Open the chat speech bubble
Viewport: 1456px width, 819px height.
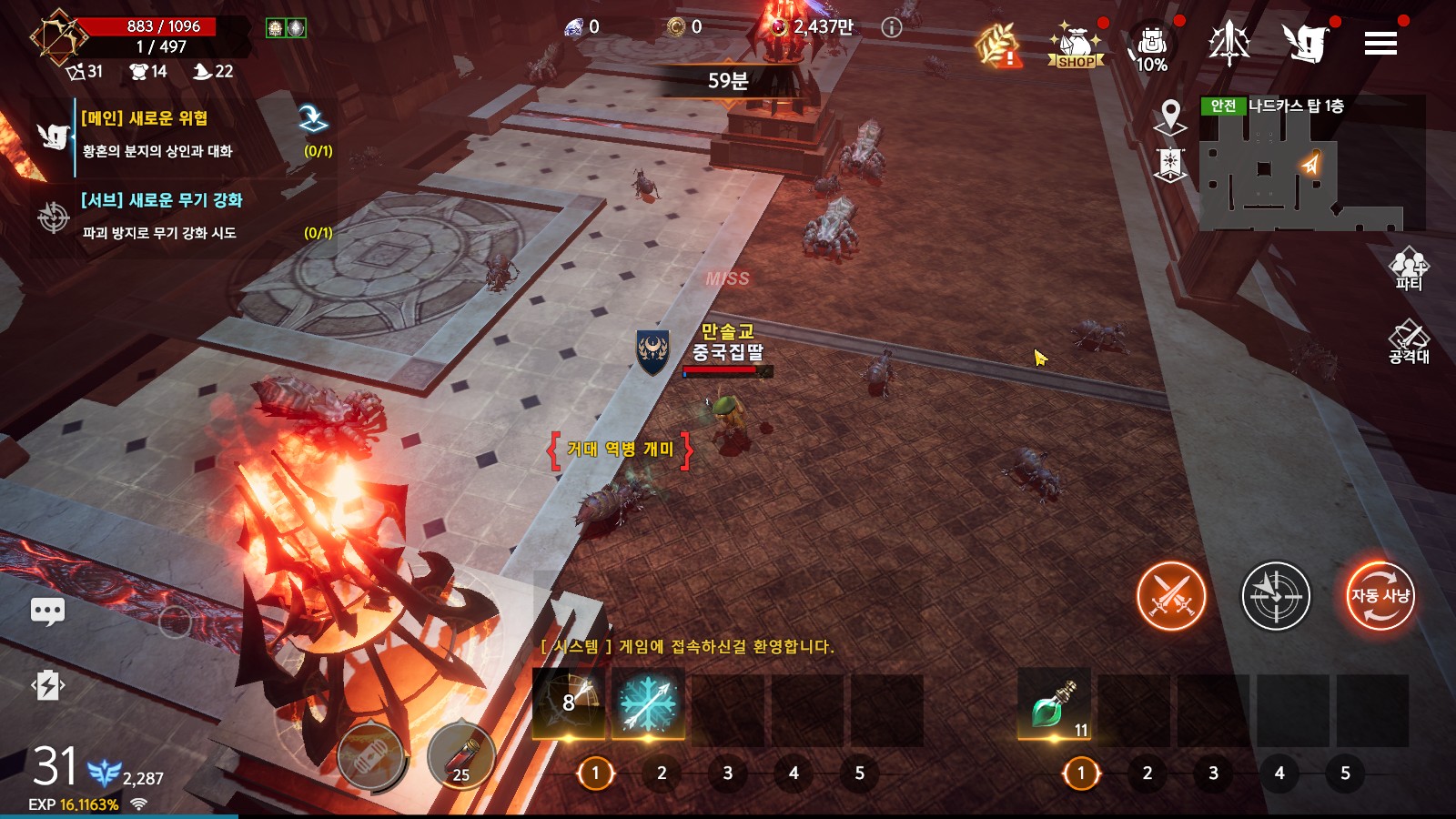(x=47, y=611)
